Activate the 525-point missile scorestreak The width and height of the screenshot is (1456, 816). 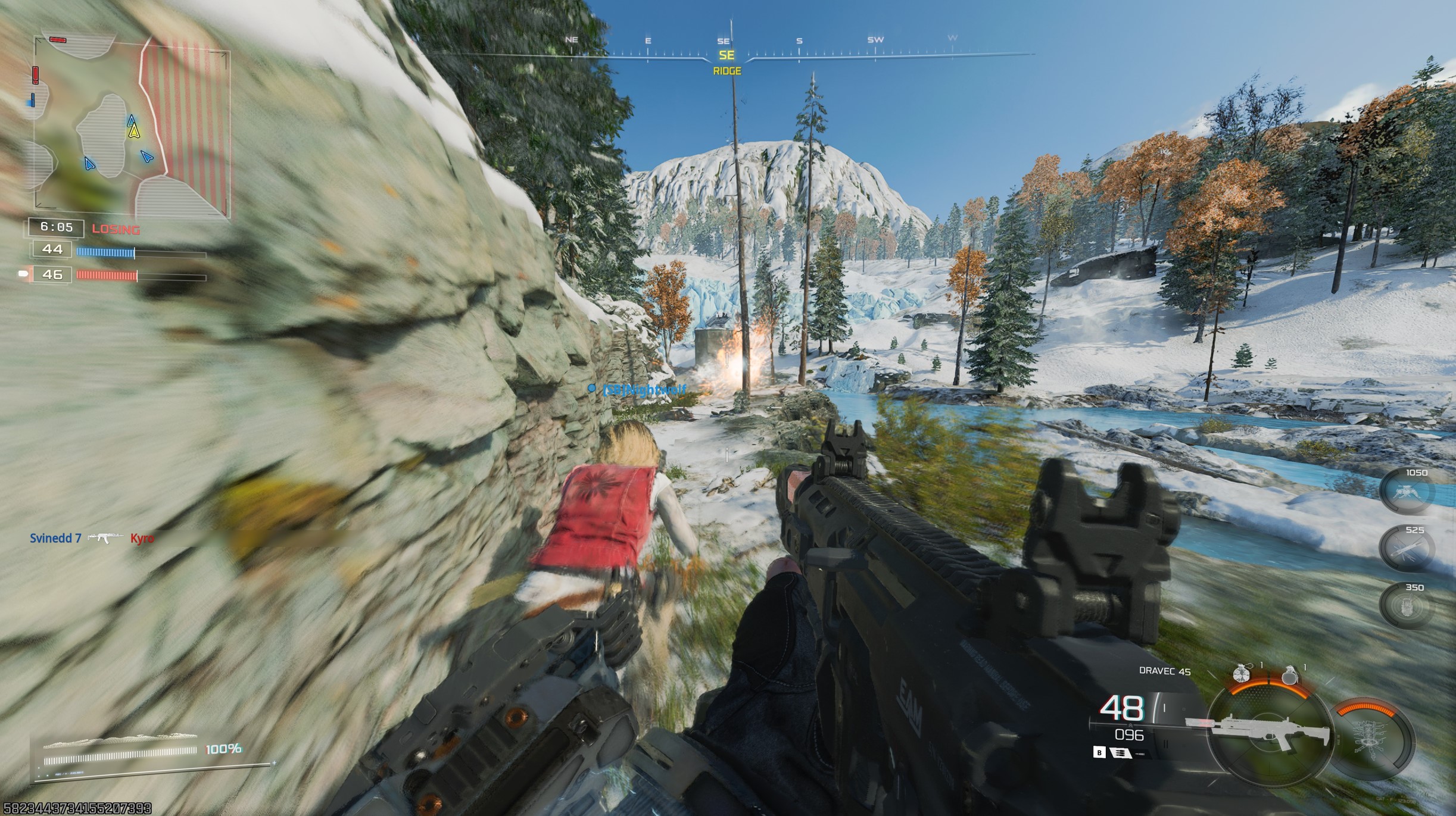pyautogui.click(x=1407, y=549)
